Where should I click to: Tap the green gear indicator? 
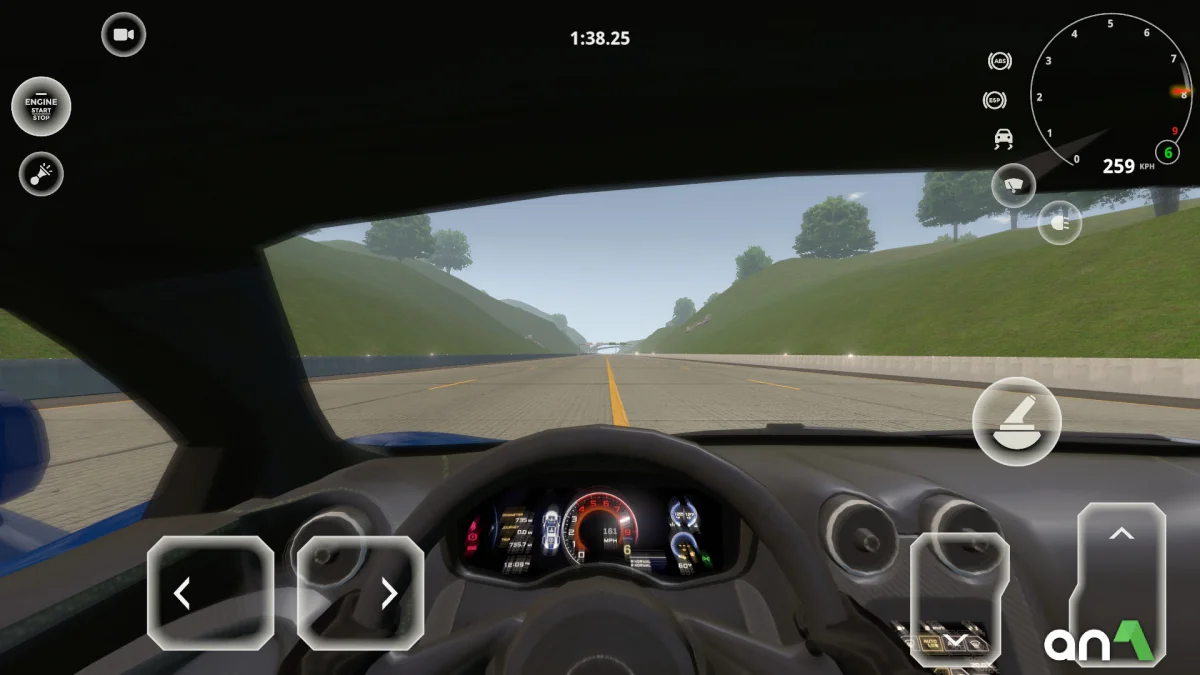(1167, 153)
